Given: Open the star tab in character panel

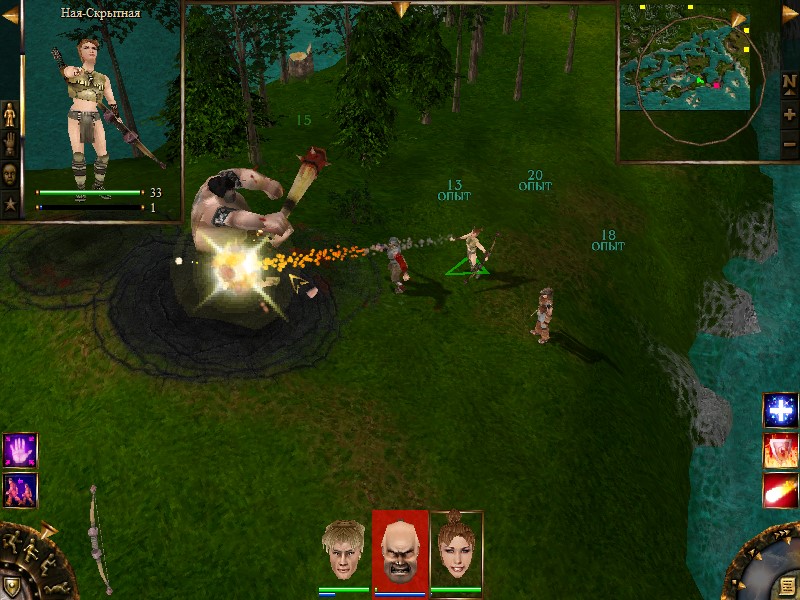Looking at the screenshot, I should pyautogui.click(x=11, y=203).
